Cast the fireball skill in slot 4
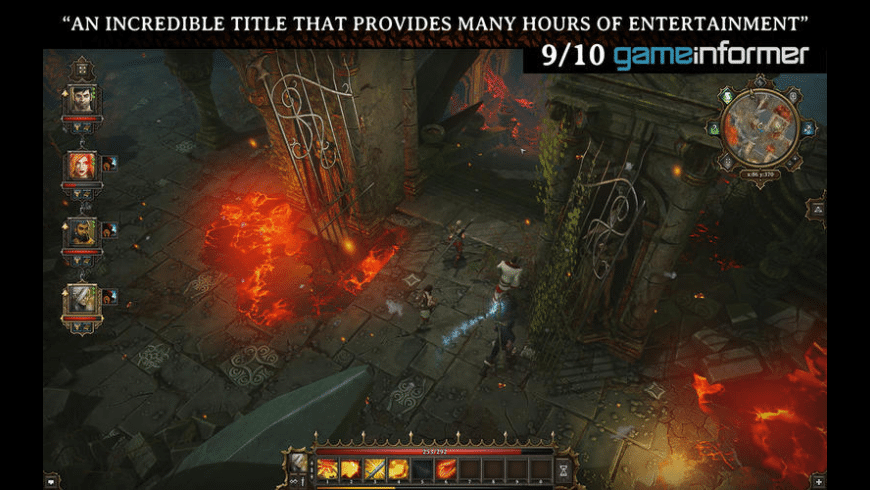Image resolution: width=870 pixels, height=490 pixels. tap(398, 468)
